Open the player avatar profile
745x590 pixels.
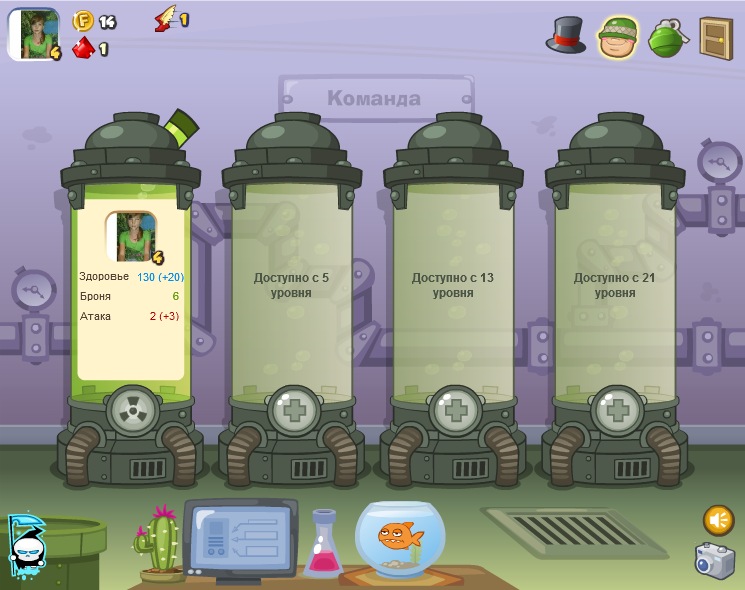click(34, 34)
